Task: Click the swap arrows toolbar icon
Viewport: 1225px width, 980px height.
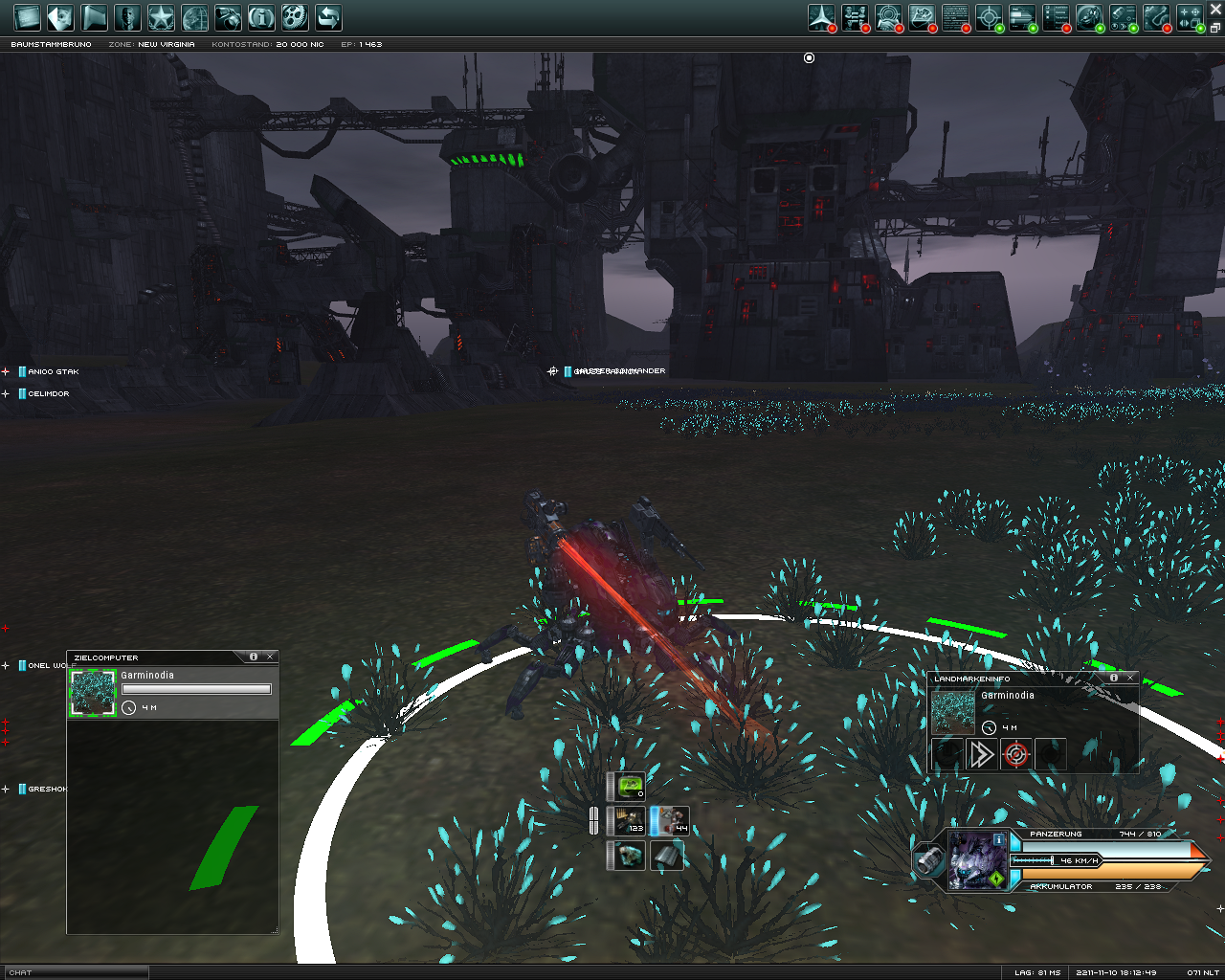Action: [x=328, y=17]
